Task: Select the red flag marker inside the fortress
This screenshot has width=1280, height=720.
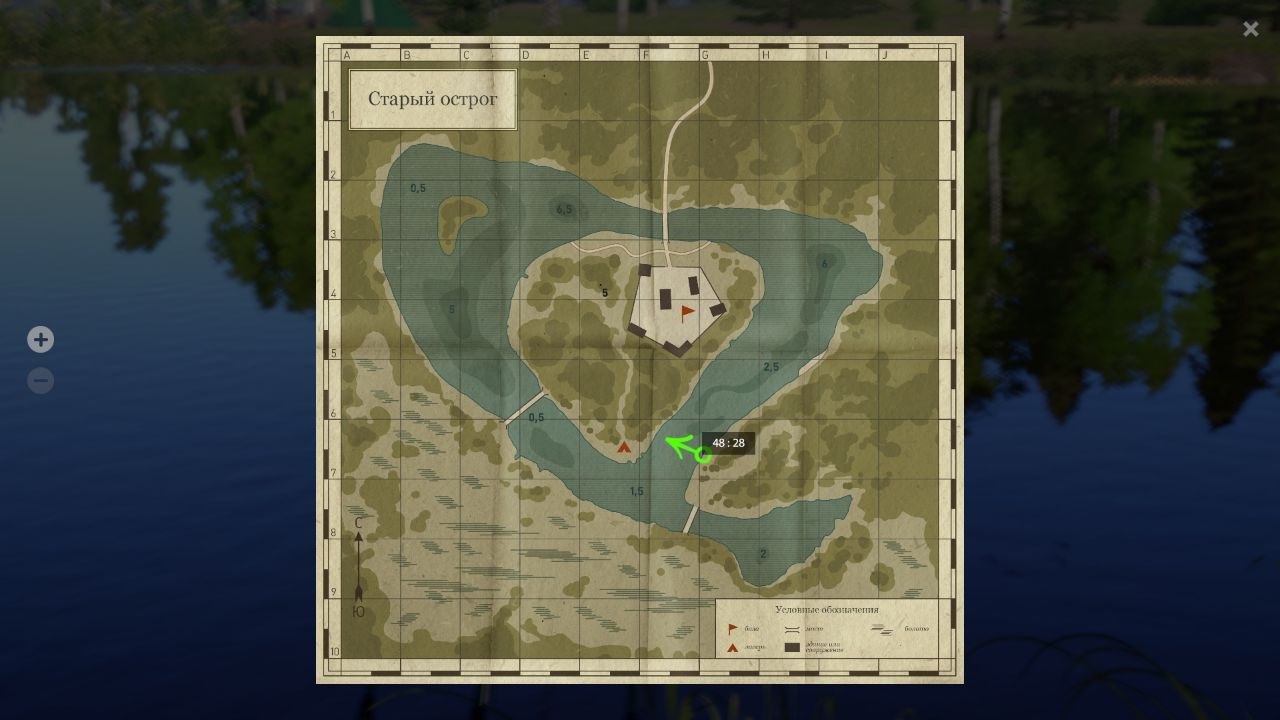Action: tap(687, 312)
